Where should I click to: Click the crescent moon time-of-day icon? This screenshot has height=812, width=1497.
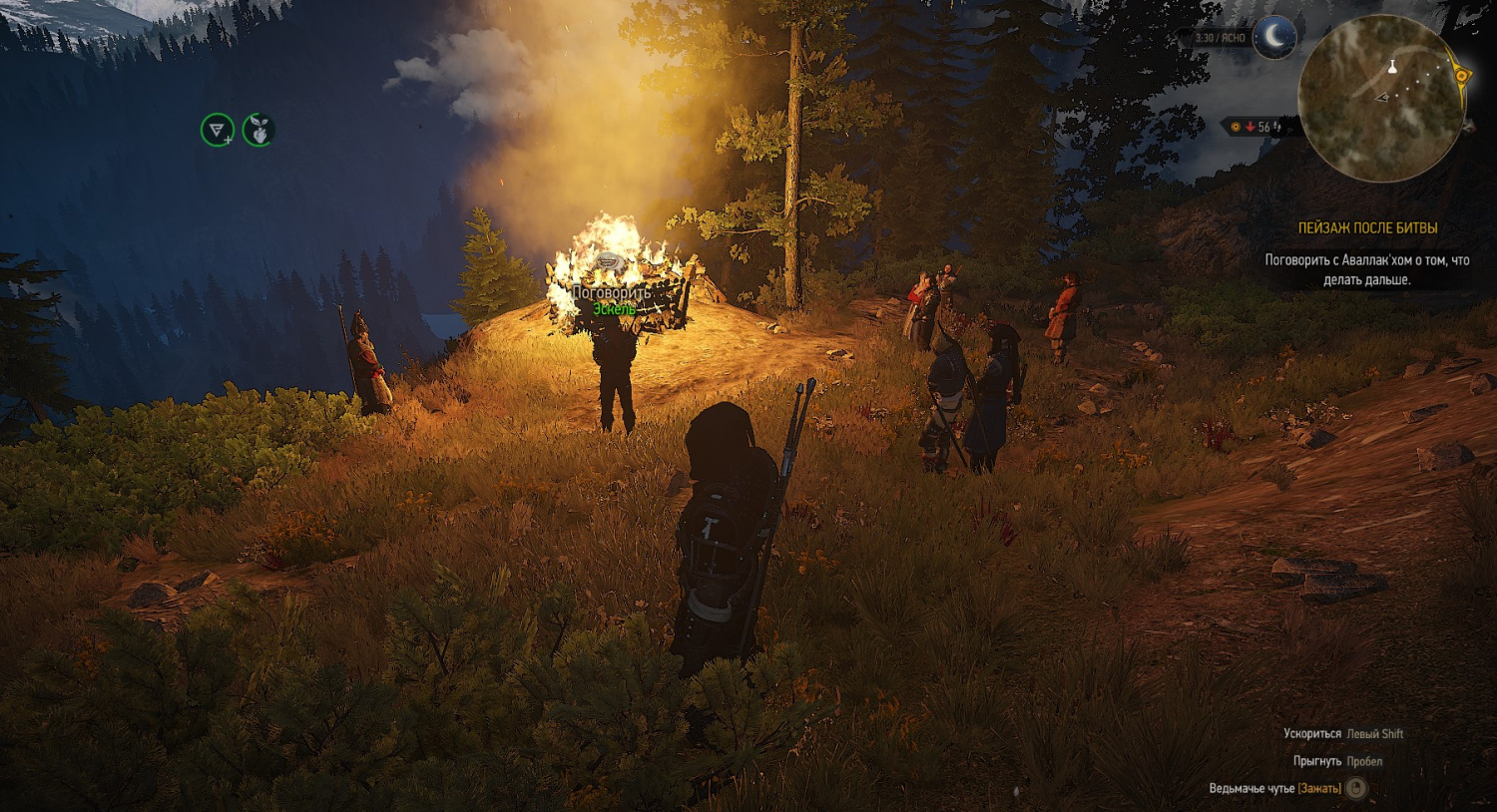(1274, 38)
